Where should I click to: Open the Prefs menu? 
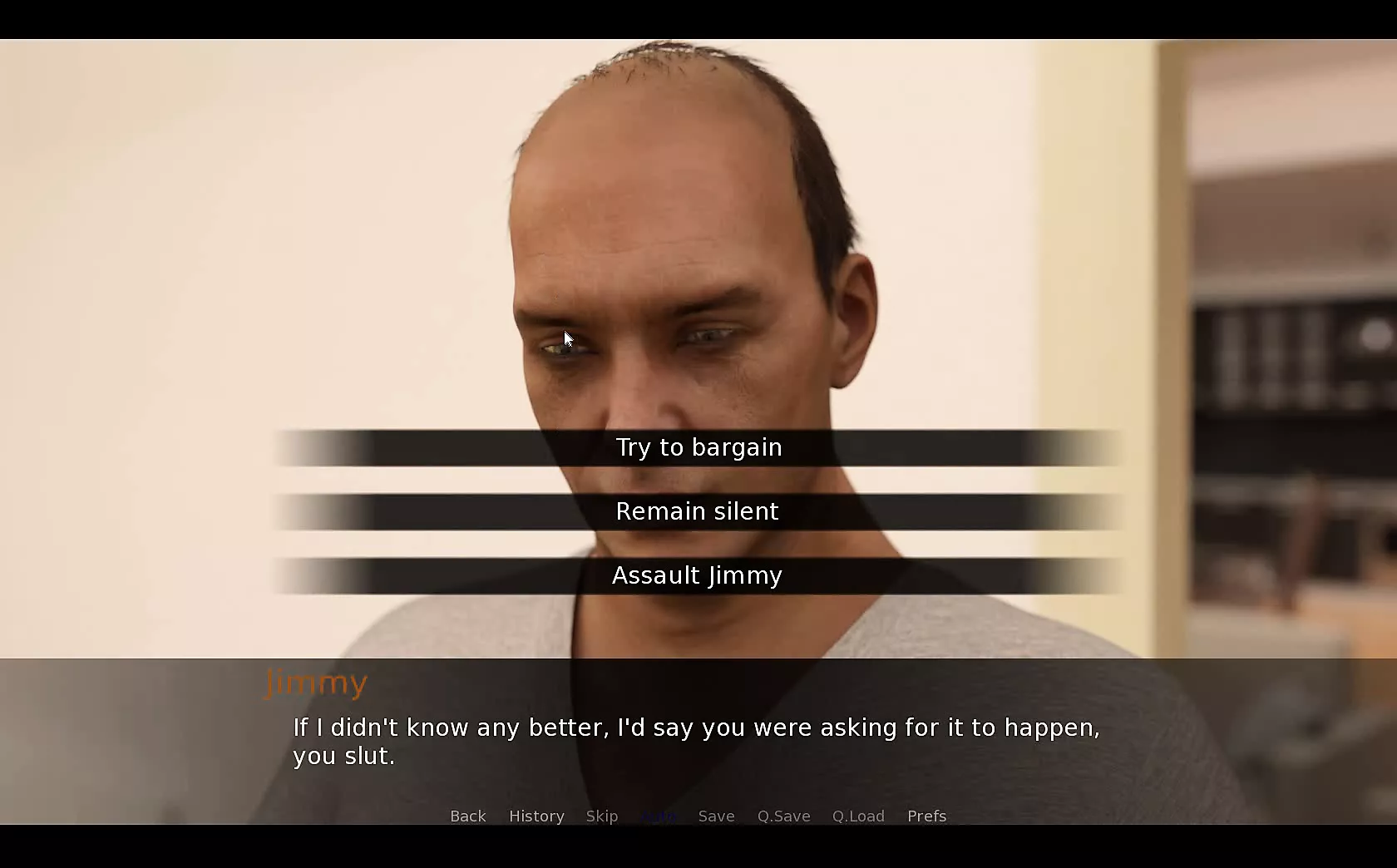point(926,816)
